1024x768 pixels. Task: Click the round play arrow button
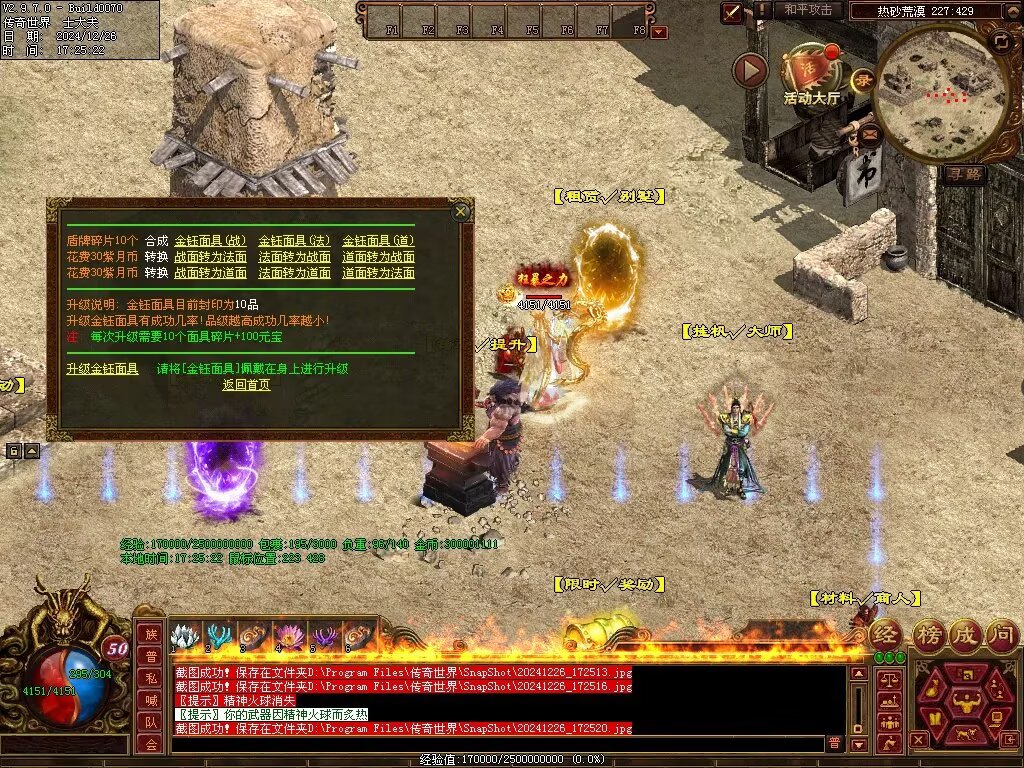click(750, 70)
